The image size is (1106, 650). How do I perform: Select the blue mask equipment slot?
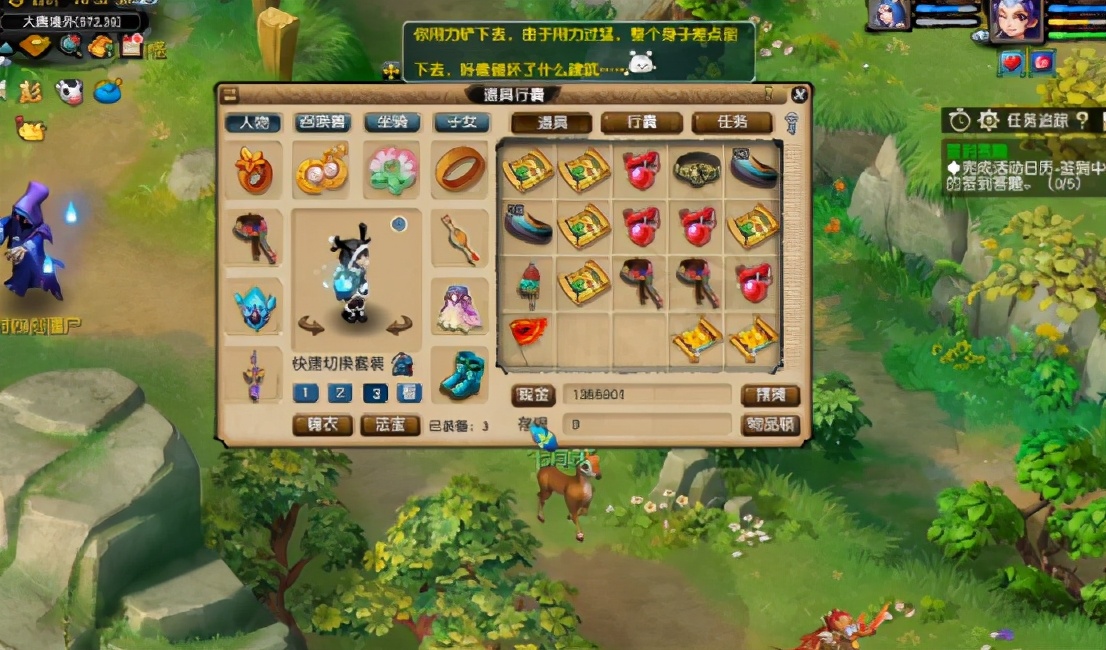point(253,305)
